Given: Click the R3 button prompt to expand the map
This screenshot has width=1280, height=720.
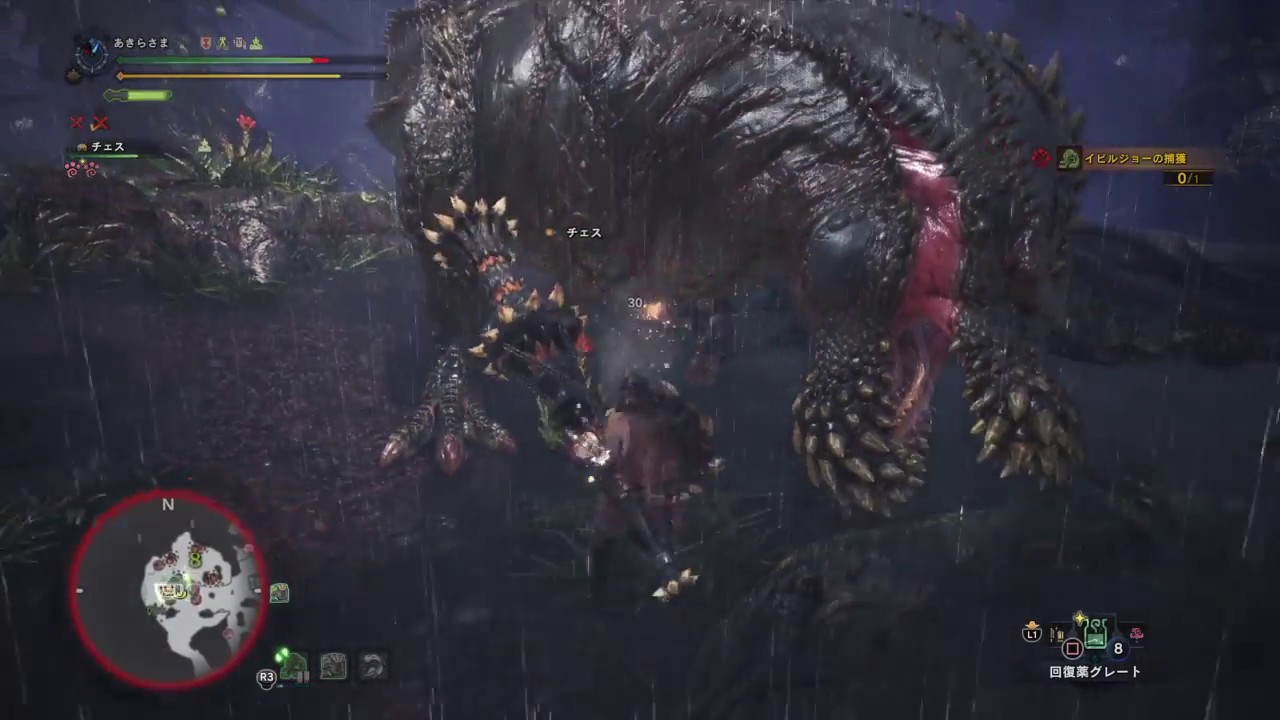Looking at the screenshot, I should pos(266,678).
